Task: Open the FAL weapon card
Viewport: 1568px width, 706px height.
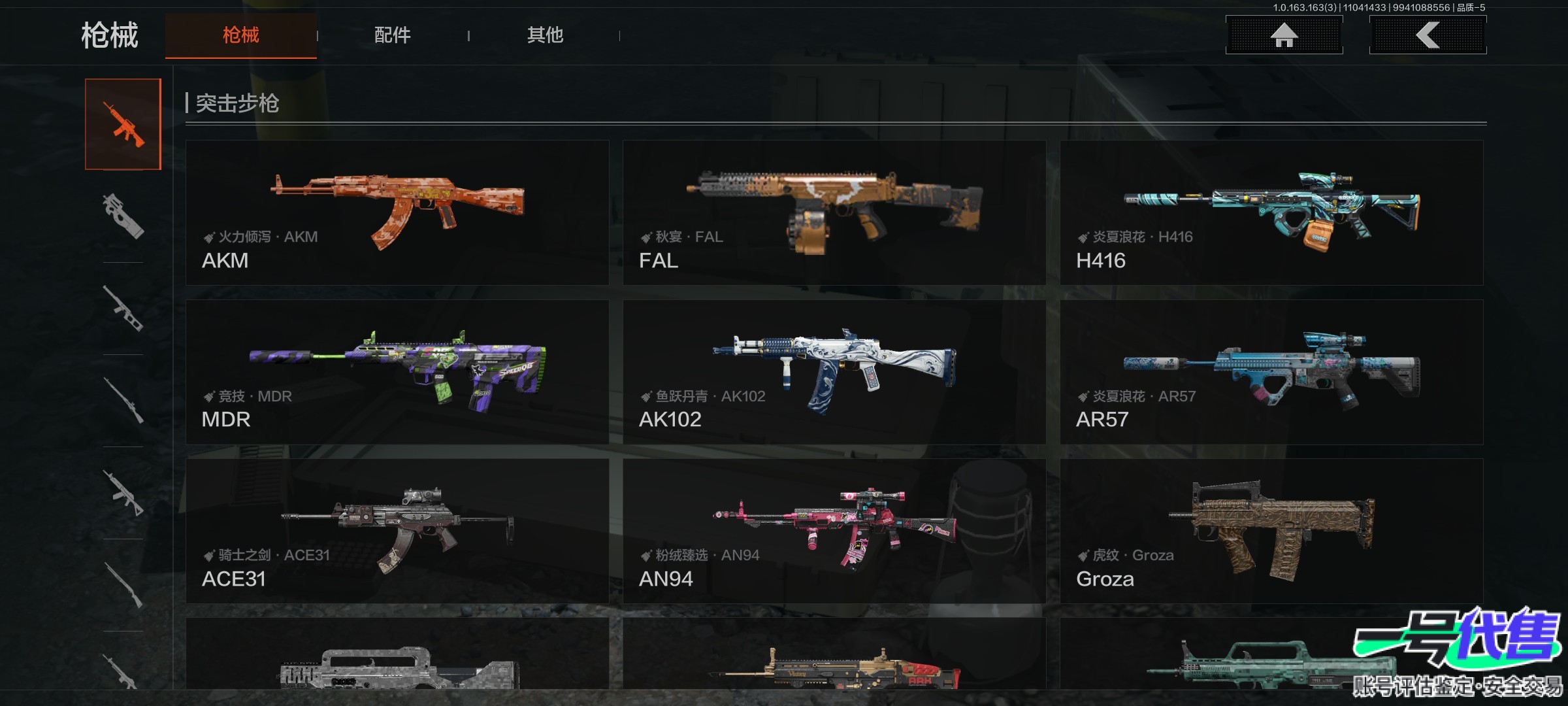Action: click(834, 212)
